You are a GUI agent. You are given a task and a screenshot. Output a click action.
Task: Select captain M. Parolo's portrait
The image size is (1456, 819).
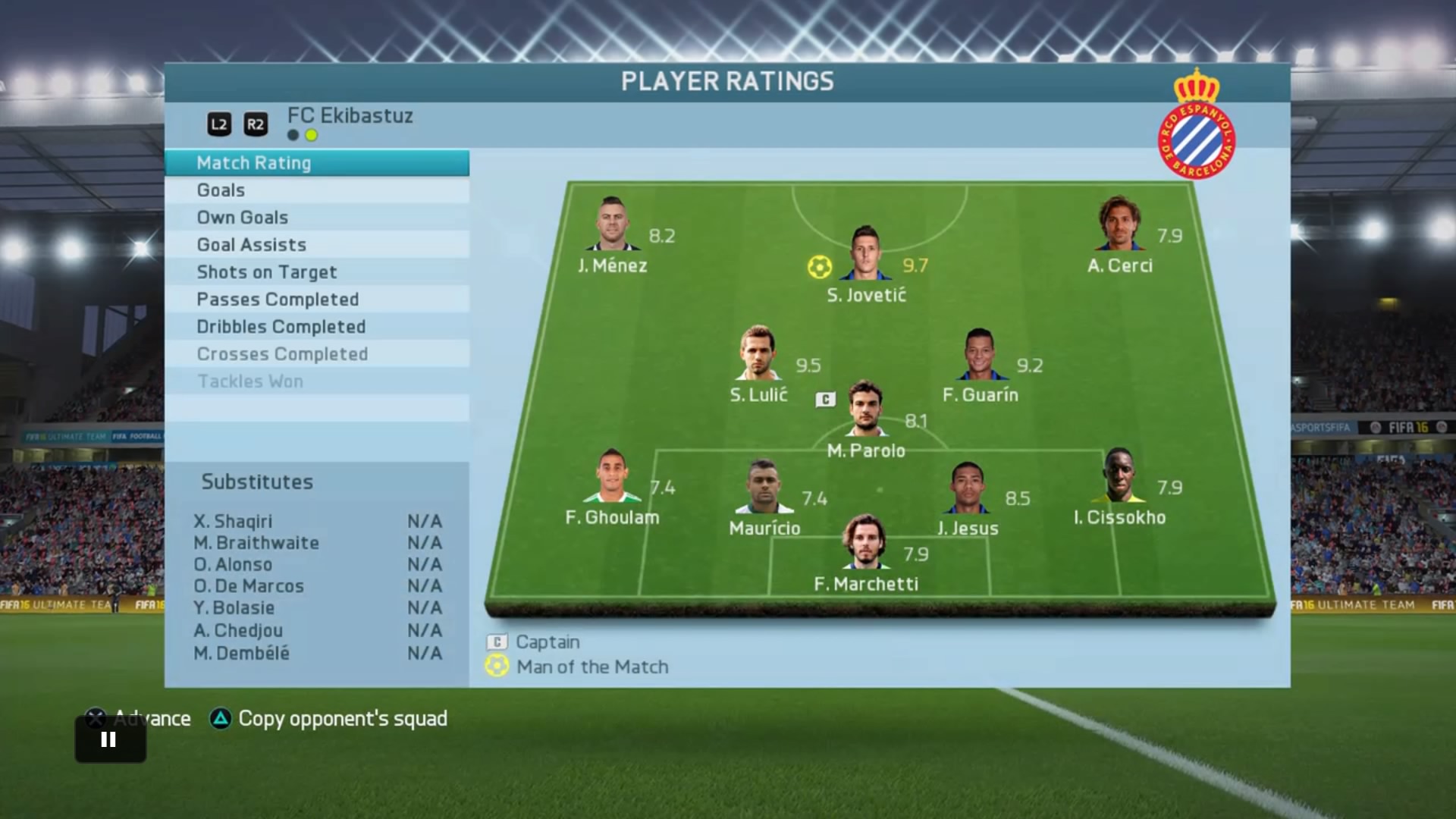[x=866, y=409]
